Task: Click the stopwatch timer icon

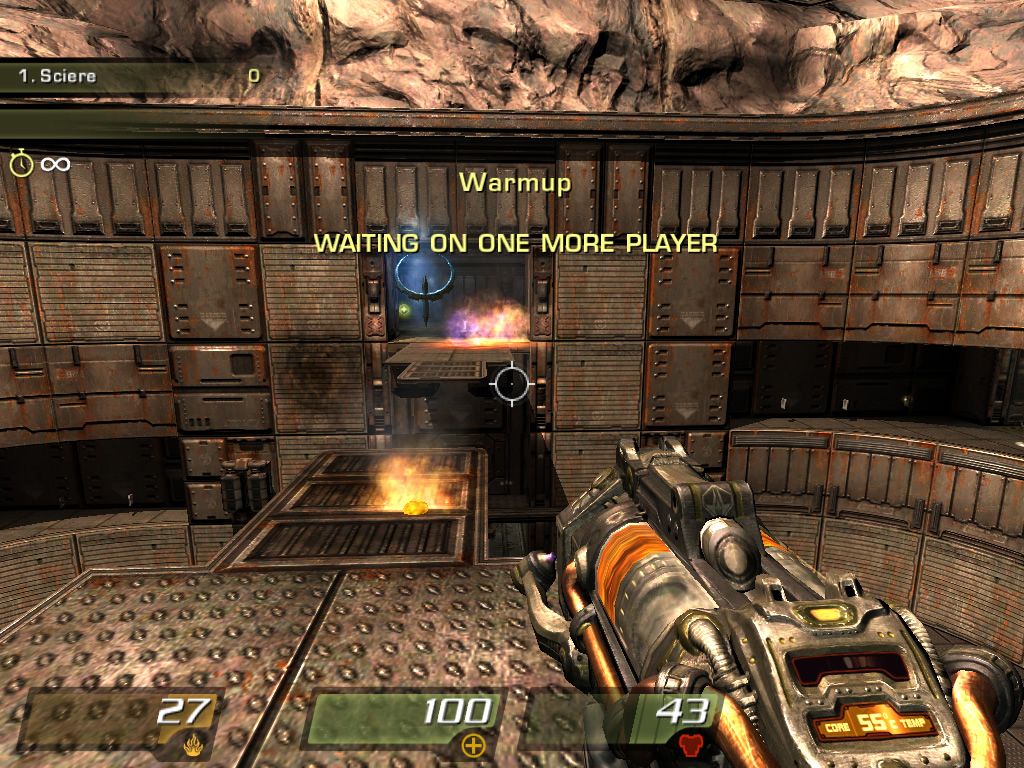Action: click(22, 163)
